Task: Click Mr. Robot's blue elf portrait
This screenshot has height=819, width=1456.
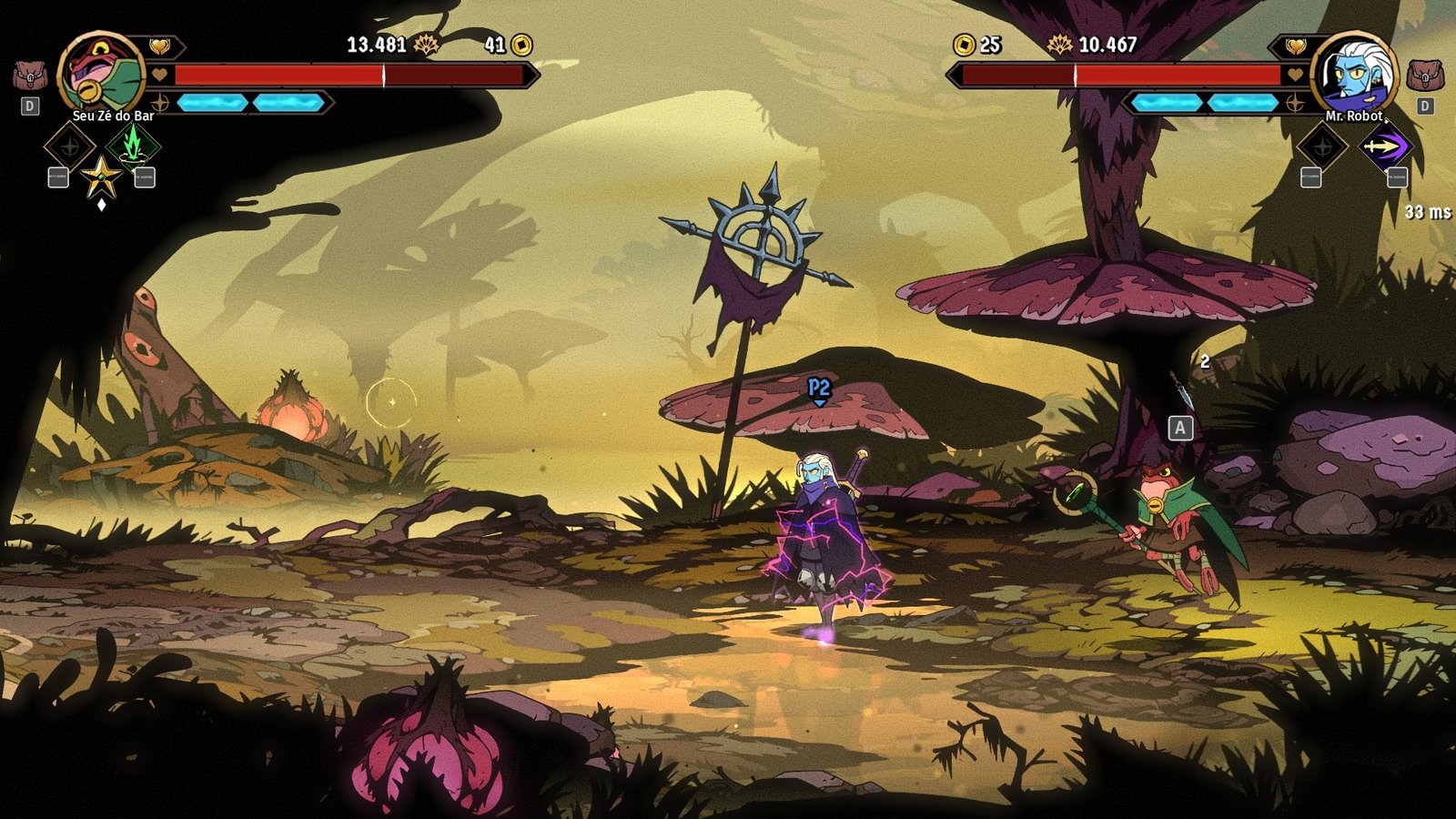Action: [x=1354, y=75]
